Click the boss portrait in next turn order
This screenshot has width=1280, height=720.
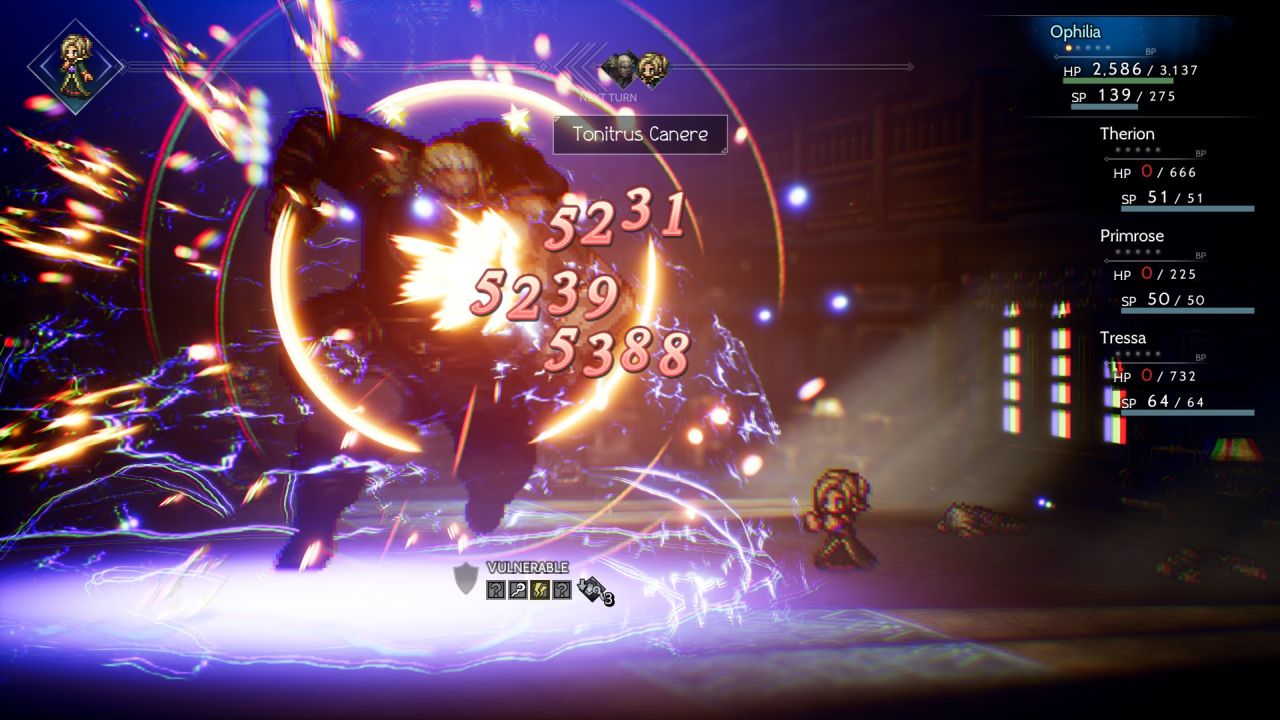[619, 68]
